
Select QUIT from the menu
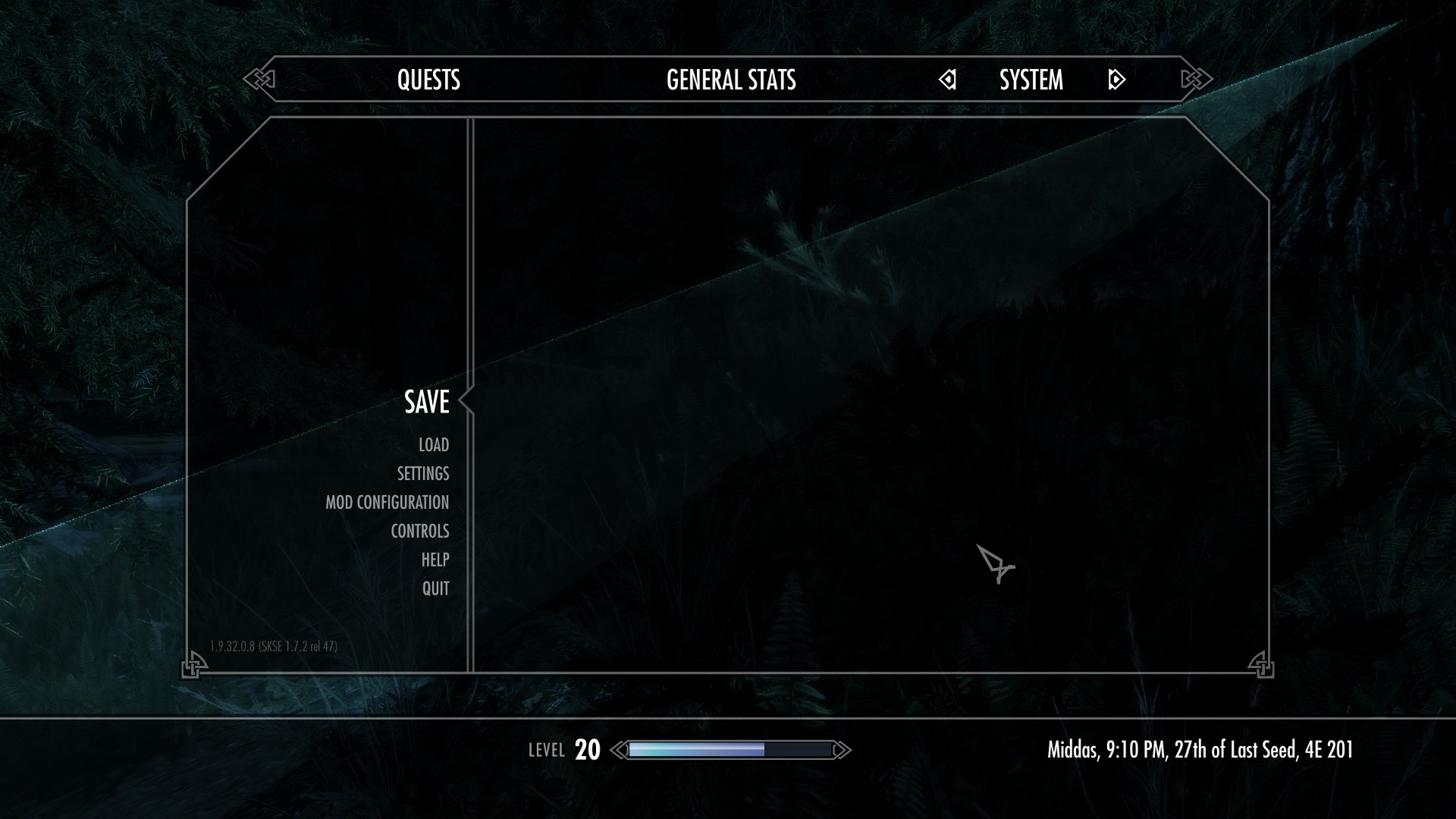pyautogui.click(x=435, y=588)
